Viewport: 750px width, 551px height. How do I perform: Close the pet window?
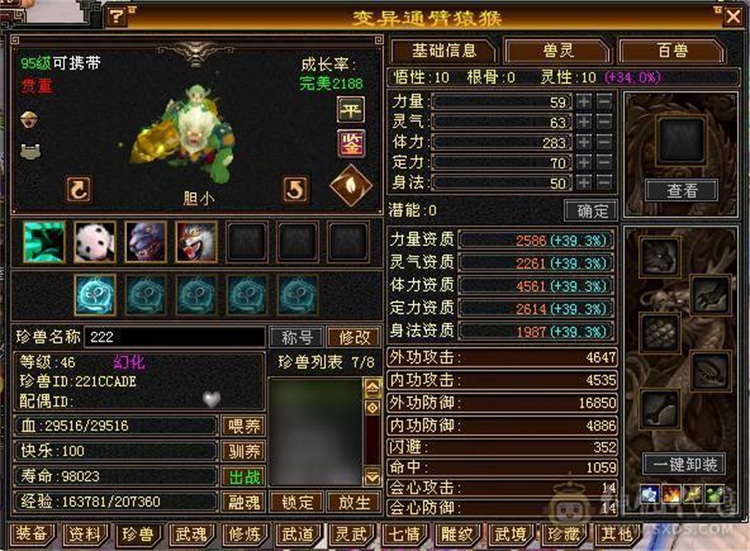(733, 15)
